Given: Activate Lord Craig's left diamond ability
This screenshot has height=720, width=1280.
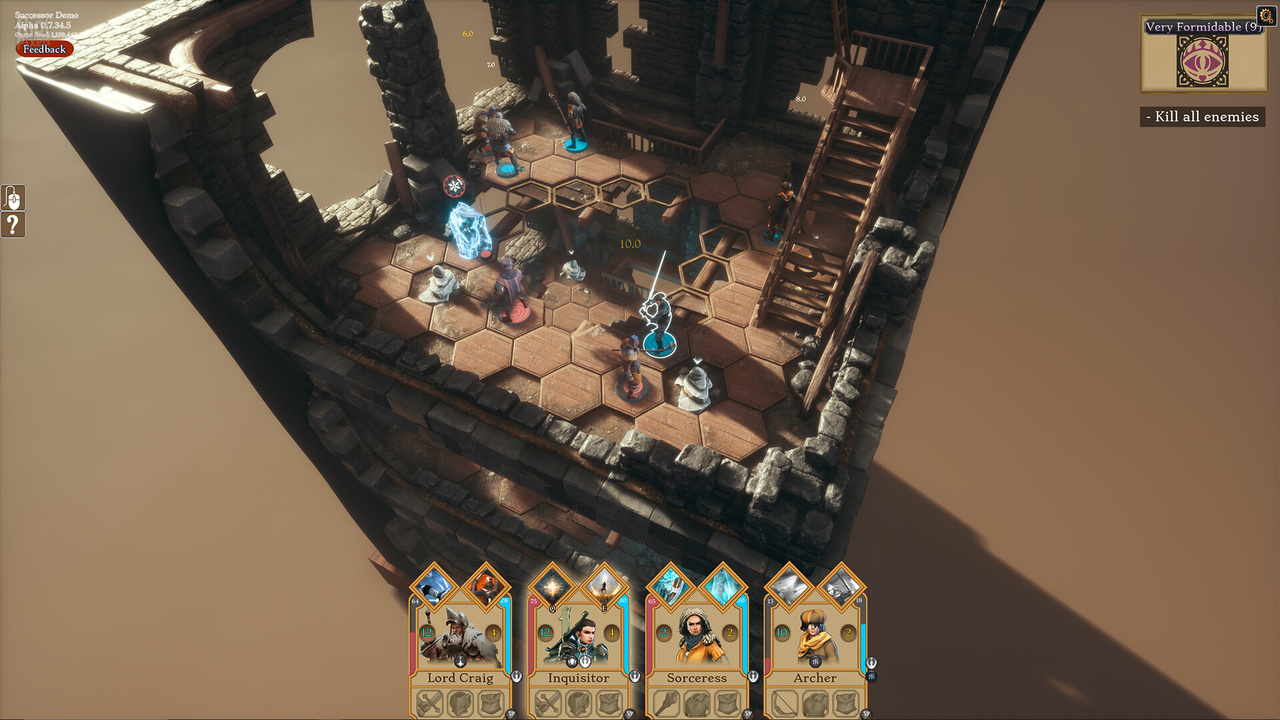Looking at the screenshot, I should point(434,587).
